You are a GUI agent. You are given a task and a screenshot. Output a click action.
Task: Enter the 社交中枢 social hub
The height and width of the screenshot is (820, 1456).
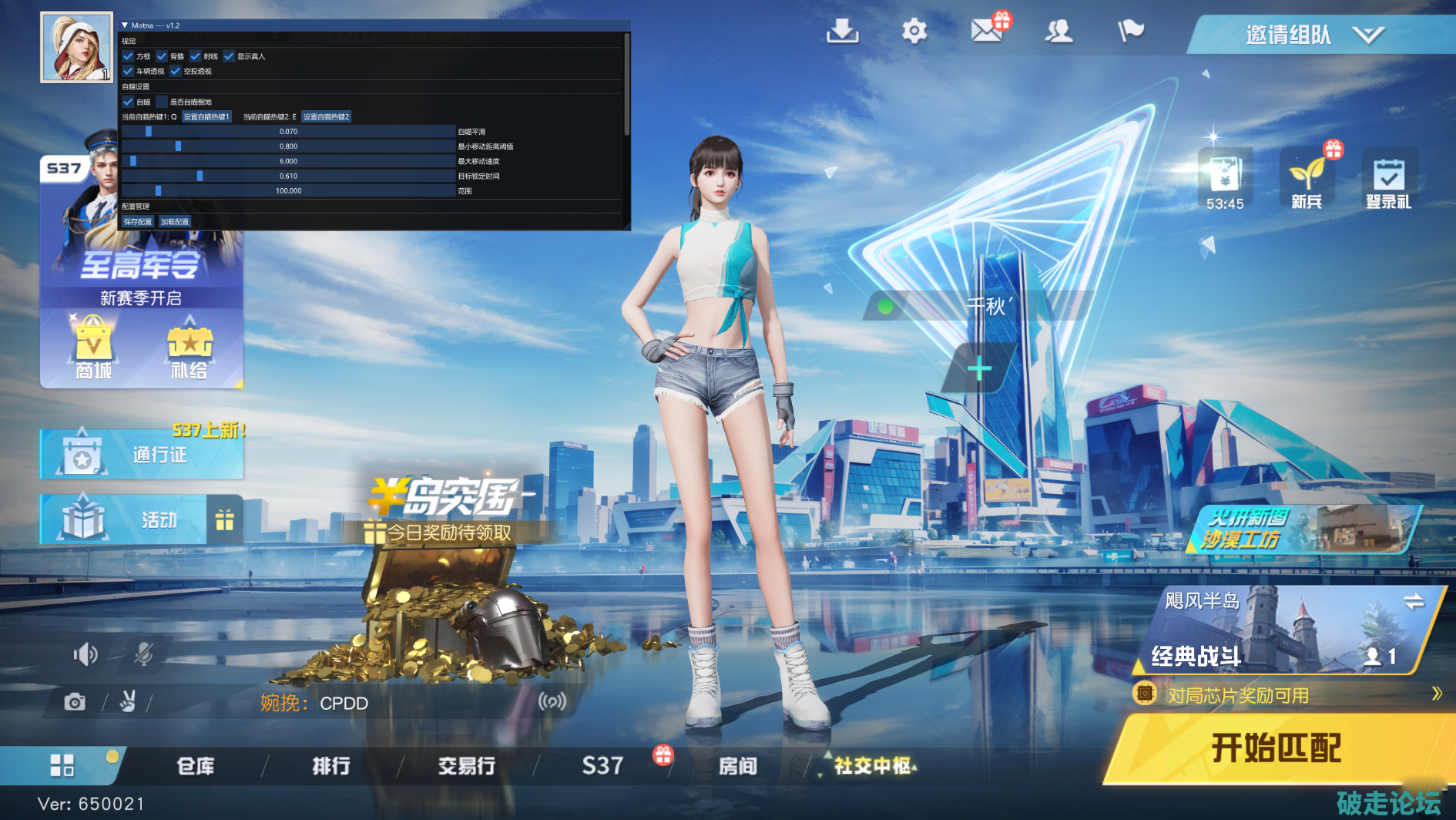tap(874, 766)
